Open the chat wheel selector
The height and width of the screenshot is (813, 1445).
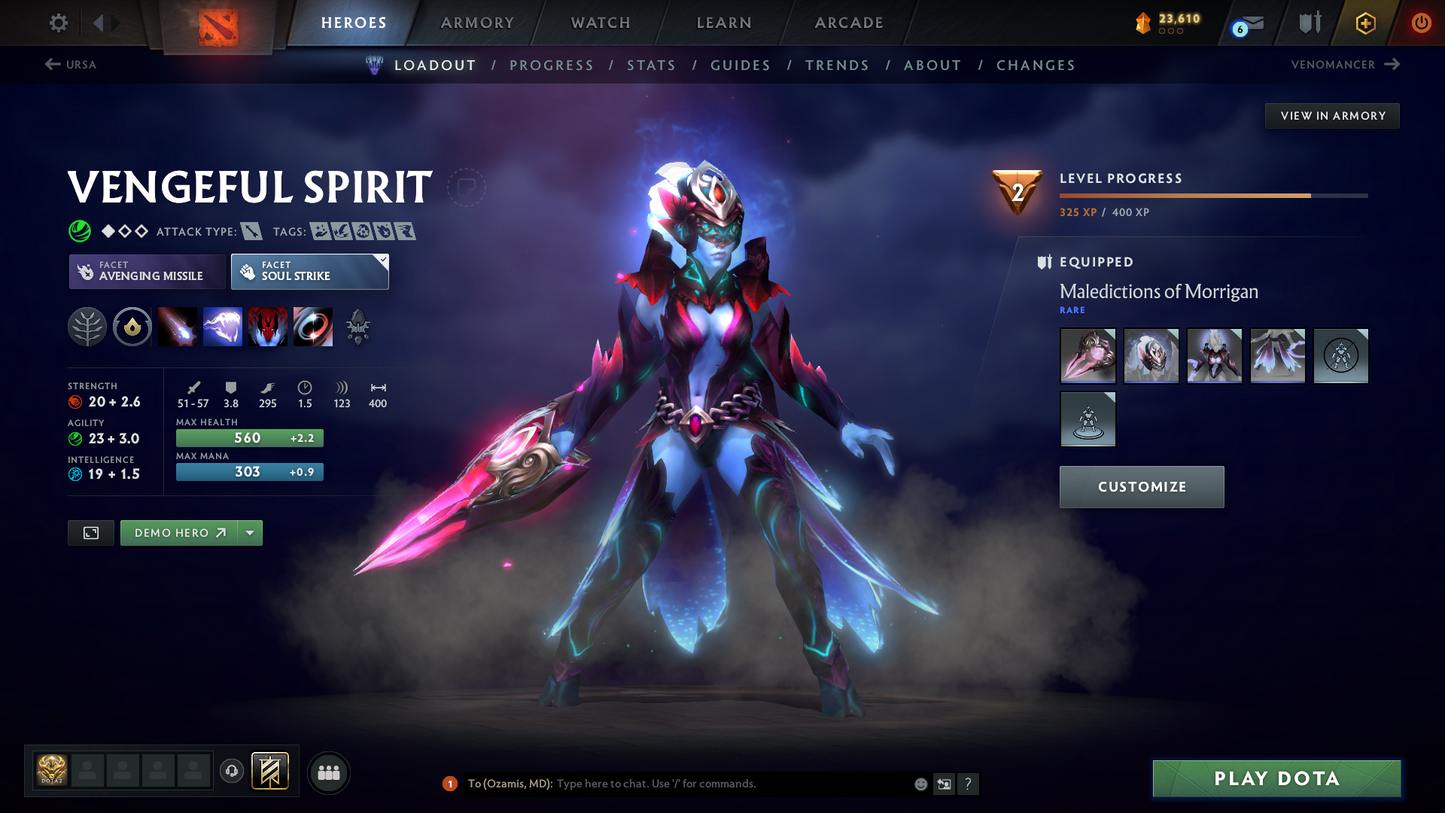click(x=943, y=784)
